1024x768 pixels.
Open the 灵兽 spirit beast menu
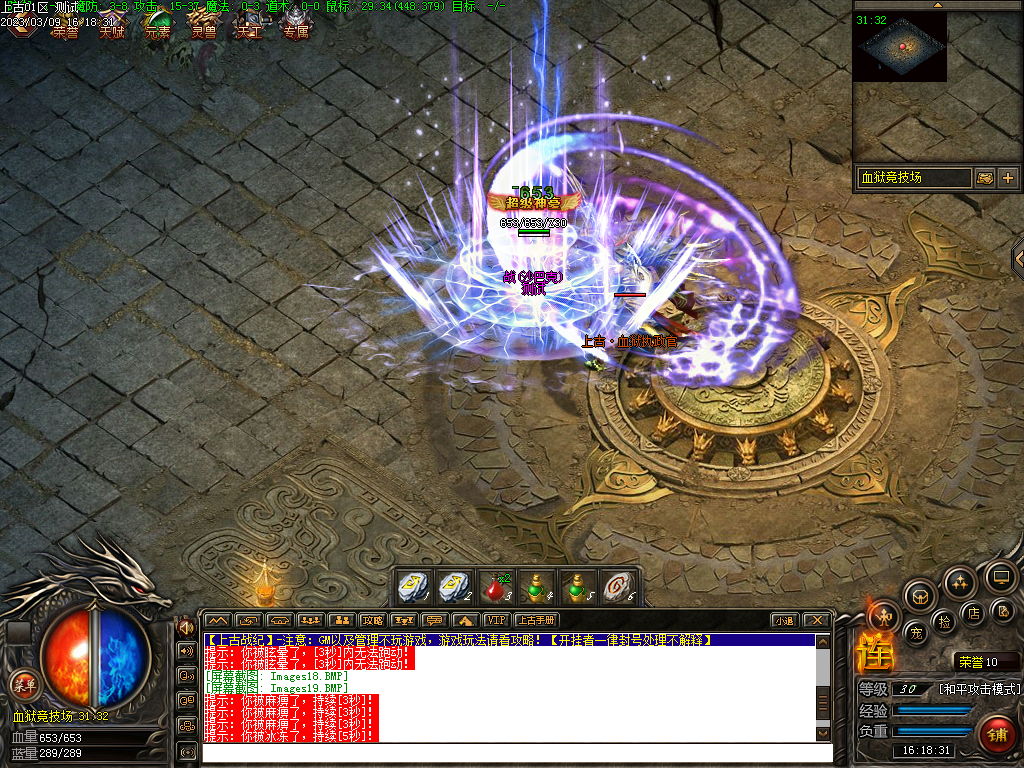tap(204, 25)
